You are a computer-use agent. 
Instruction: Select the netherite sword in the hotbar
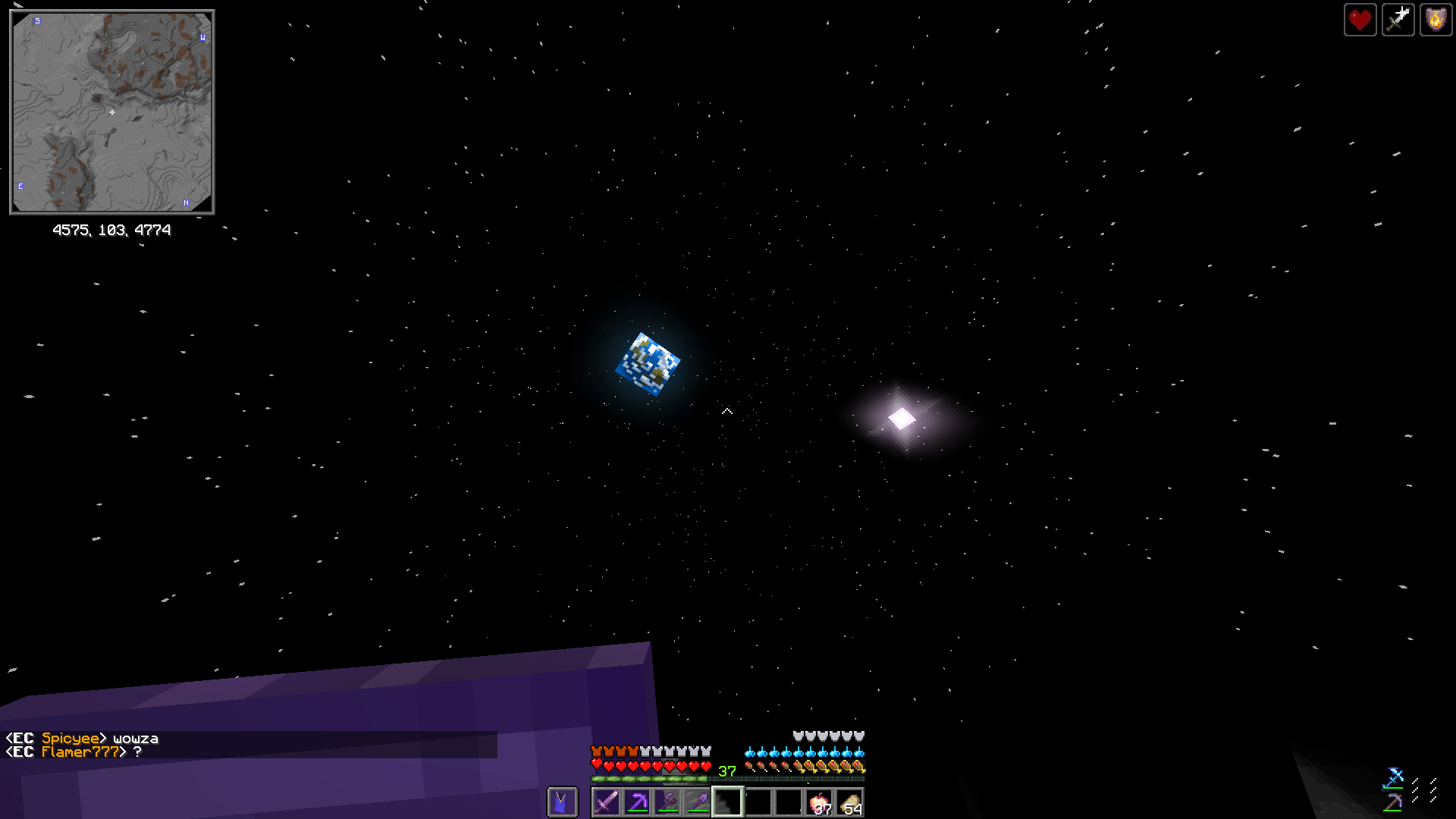[606, 802]
